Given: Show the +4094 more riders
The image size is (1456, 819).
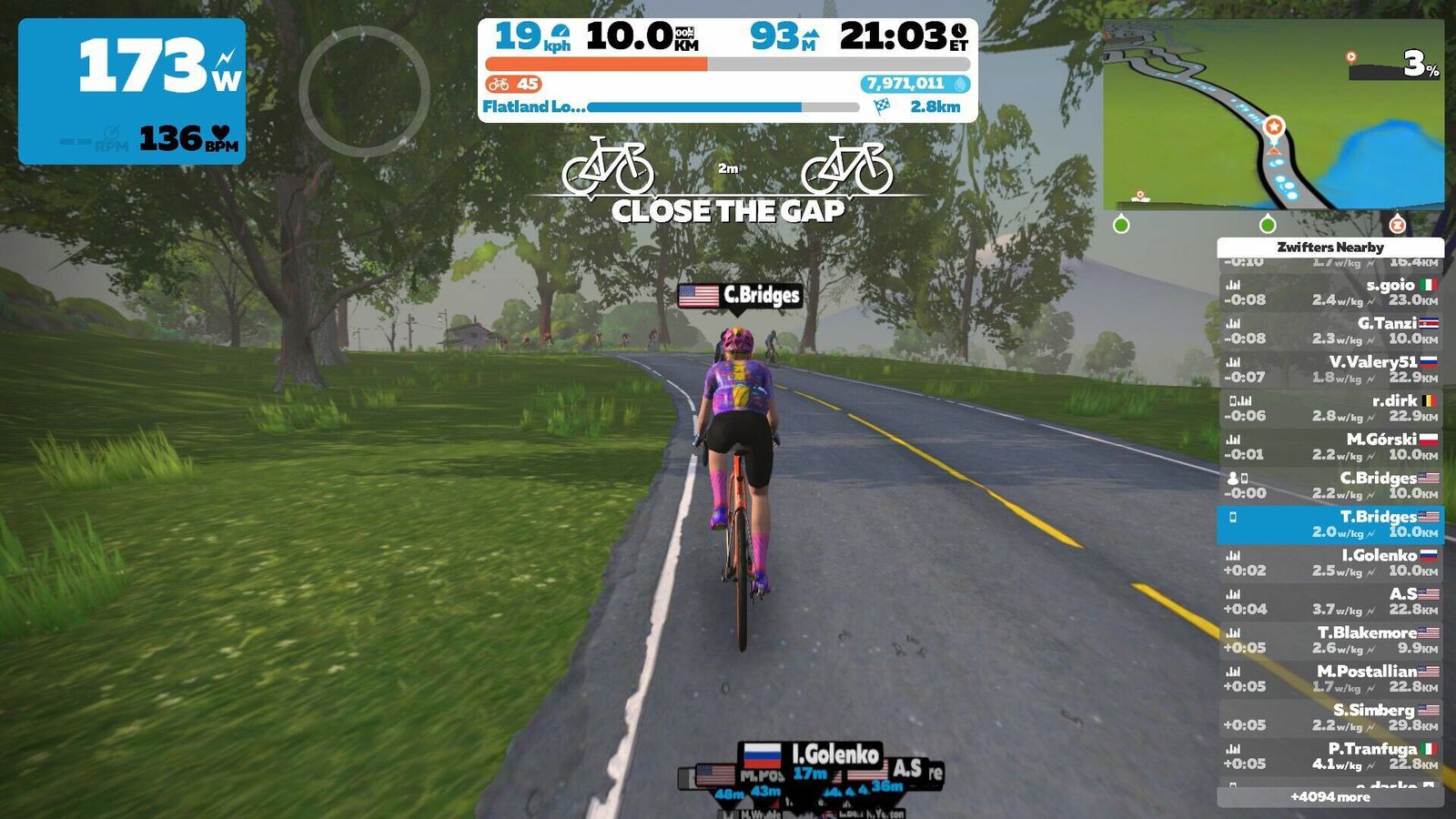Looking at the screenshot, I should click(1330, 797).
